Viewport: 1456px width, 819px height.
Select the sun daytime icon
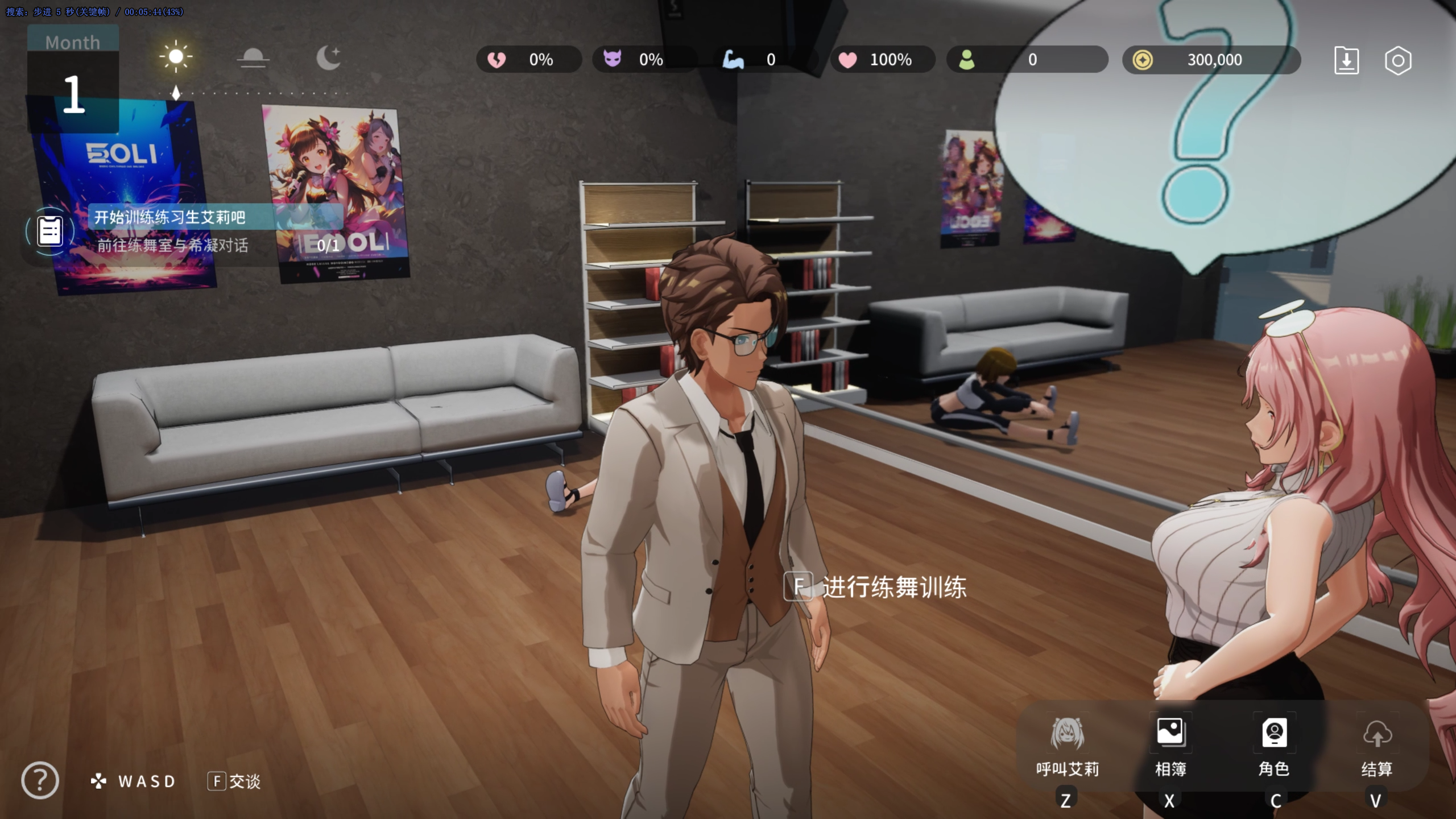(176, 56)
